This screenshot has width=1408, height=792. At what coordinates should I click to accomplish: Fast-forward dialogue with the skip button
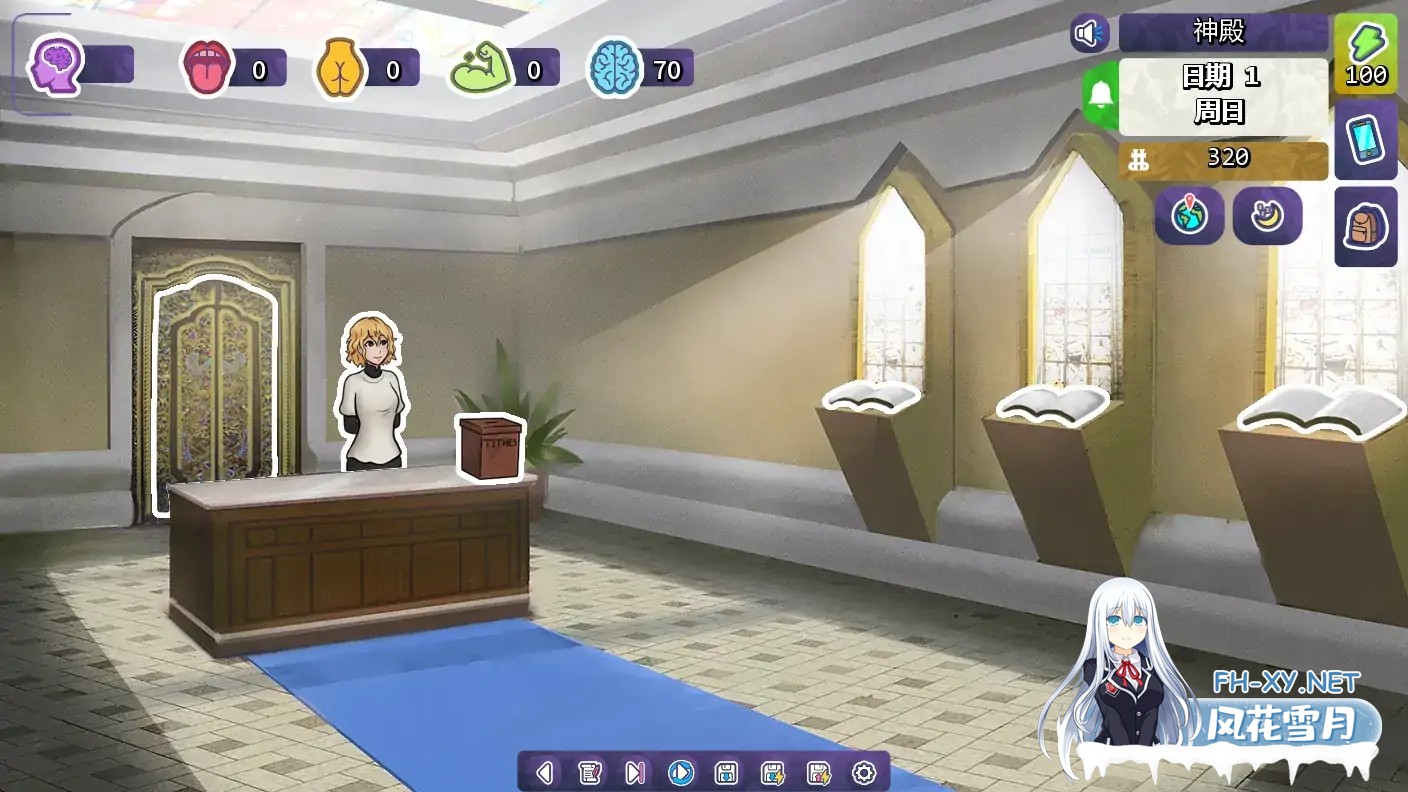[636, 771]
